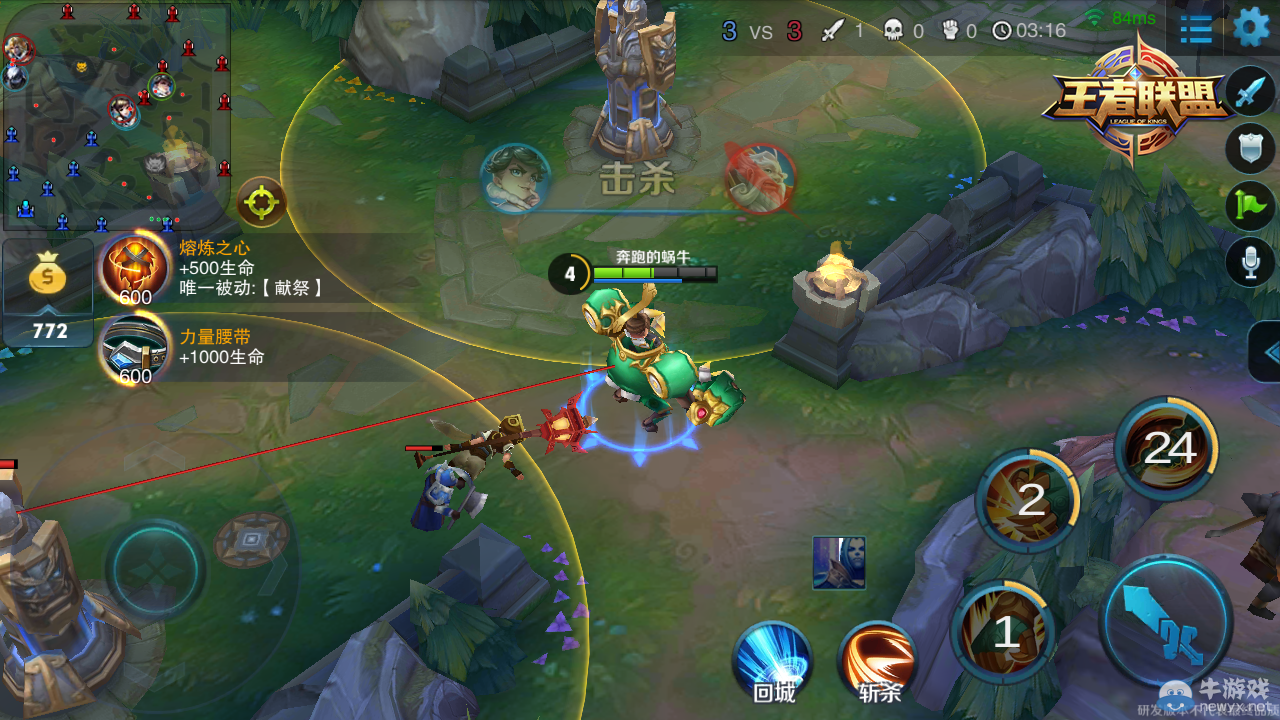
Task: Trigger skill two on cooldown 2
Action: [1029, 499]
